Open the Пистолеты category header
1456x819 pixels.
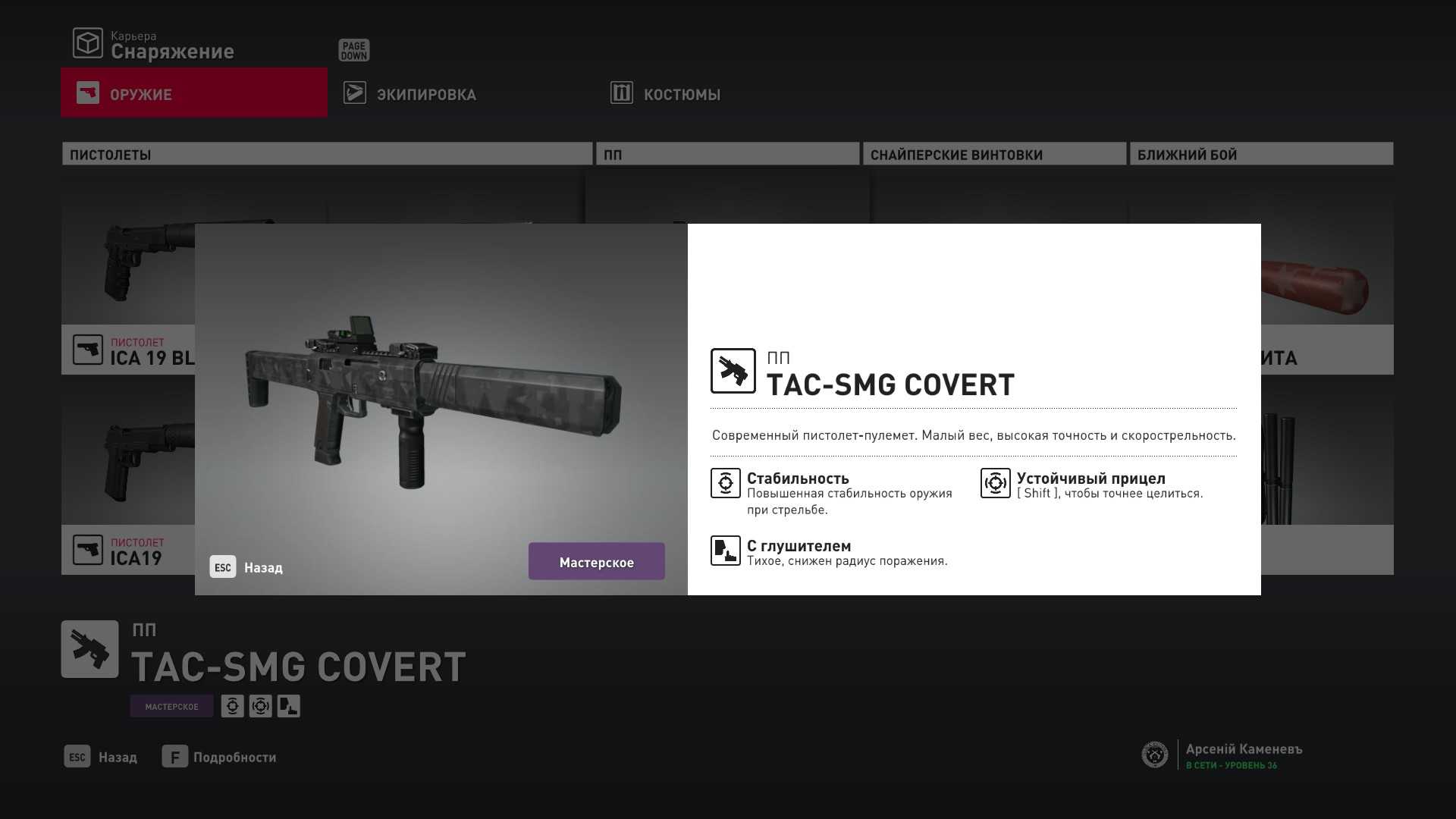pyautogui.click(x=327, y=154)
